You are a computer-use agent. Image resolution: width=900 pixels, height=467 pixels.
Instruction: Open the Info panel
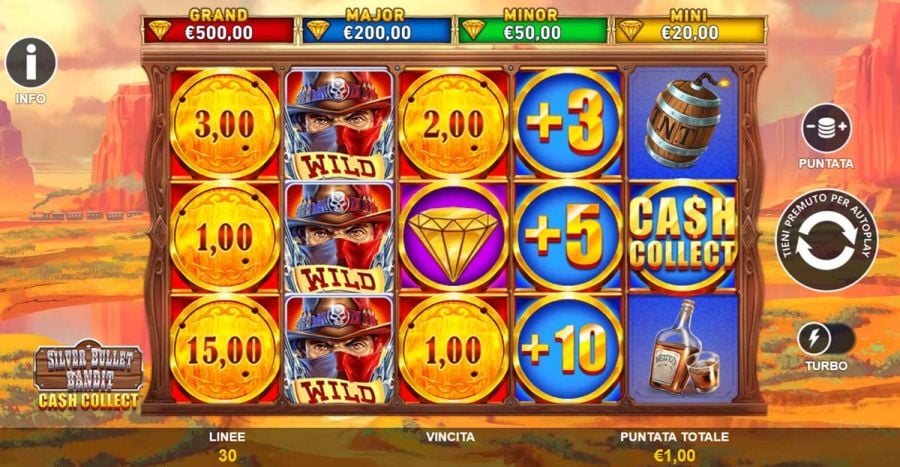tap(31, 63)
